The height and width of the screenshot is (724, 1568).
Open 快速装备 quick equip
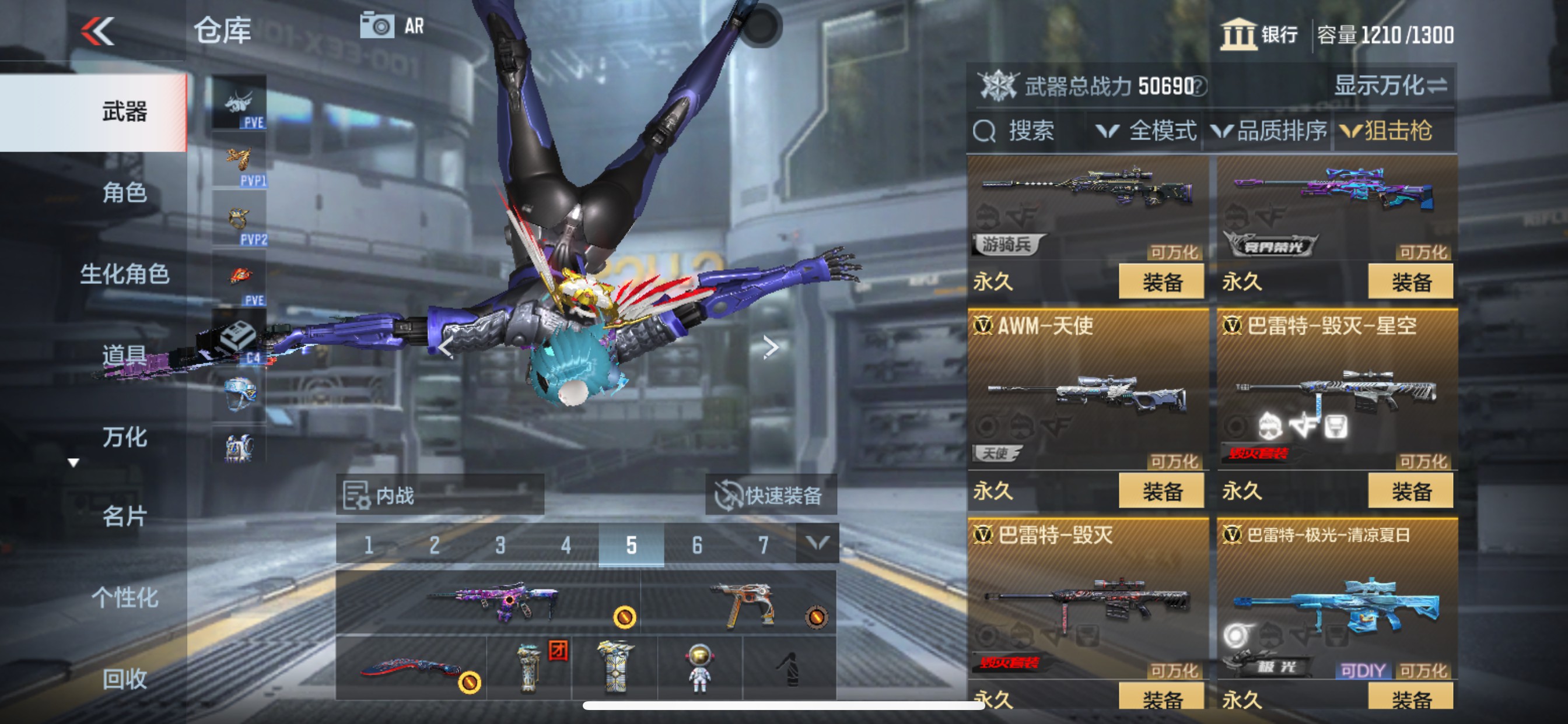coord(771,495)
